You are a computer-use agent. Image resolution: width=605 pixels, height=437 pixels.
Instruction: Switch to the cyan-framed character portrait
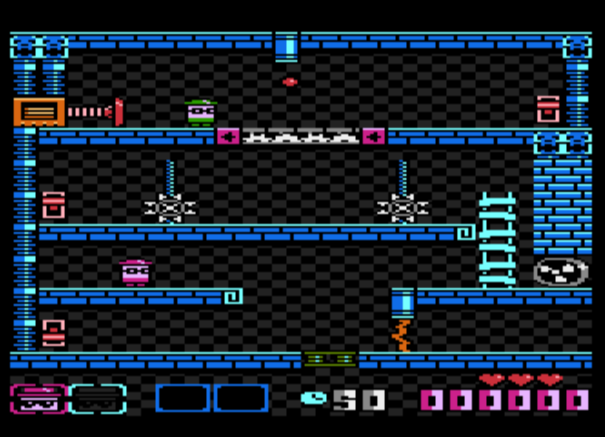98,399
